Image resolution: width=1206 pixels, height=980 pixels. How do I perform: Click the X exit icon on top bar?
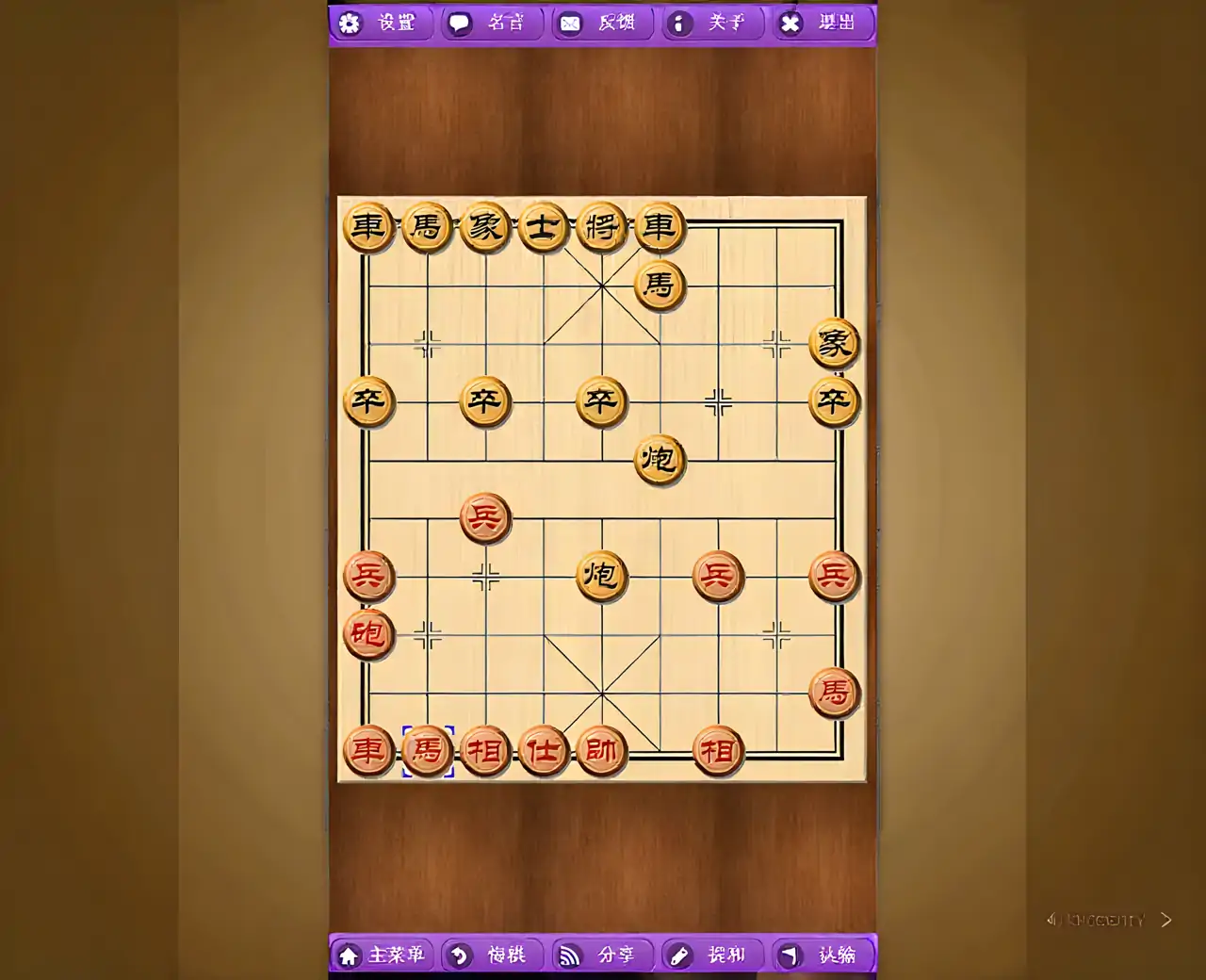click(x=790, y=23)
